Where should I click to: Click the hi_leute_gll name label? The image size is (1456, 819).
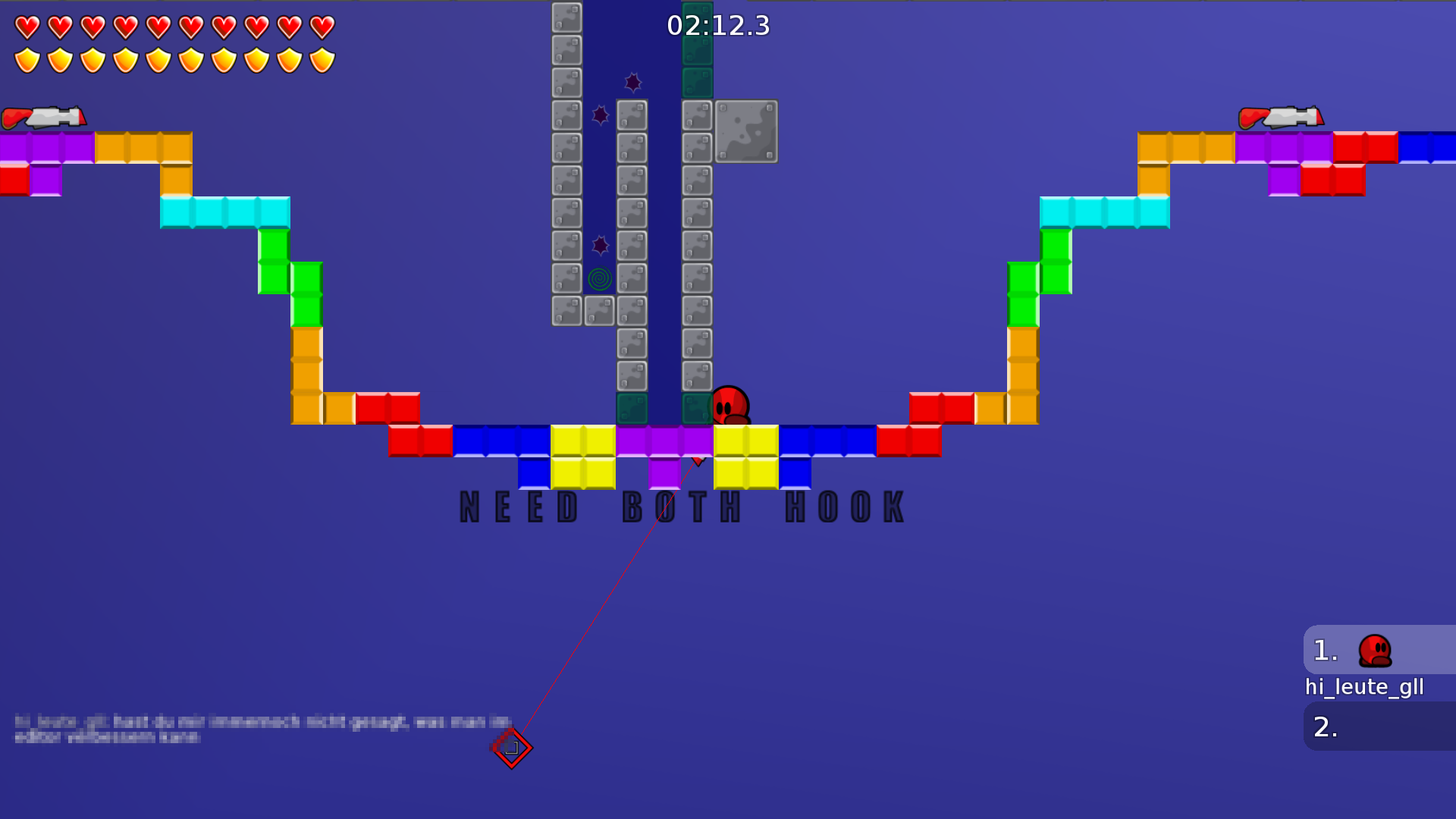click(x=1364, y=687)
